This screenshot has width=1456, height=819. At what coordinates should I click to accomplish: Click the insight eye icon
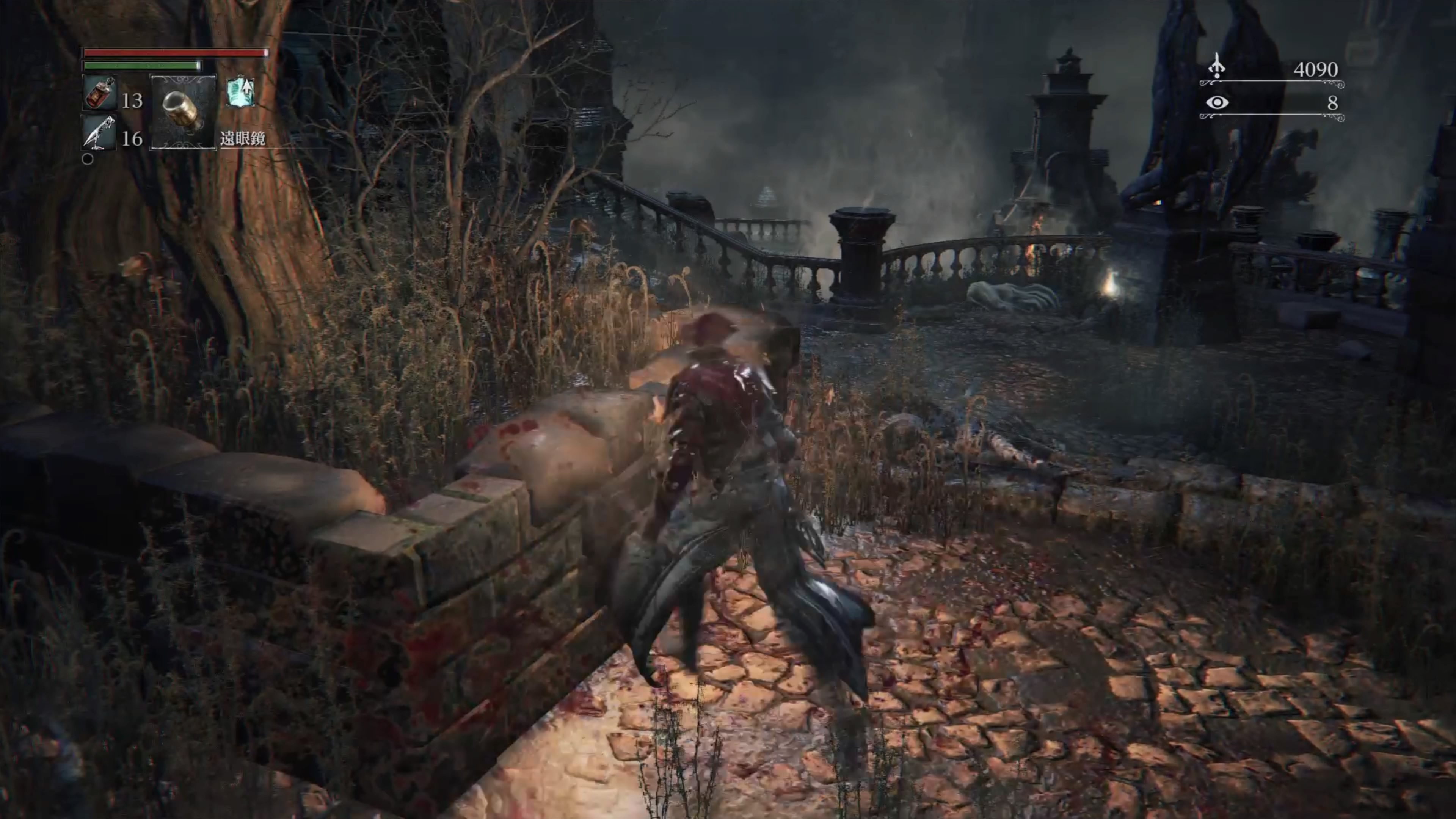[x=1216, y=103]
